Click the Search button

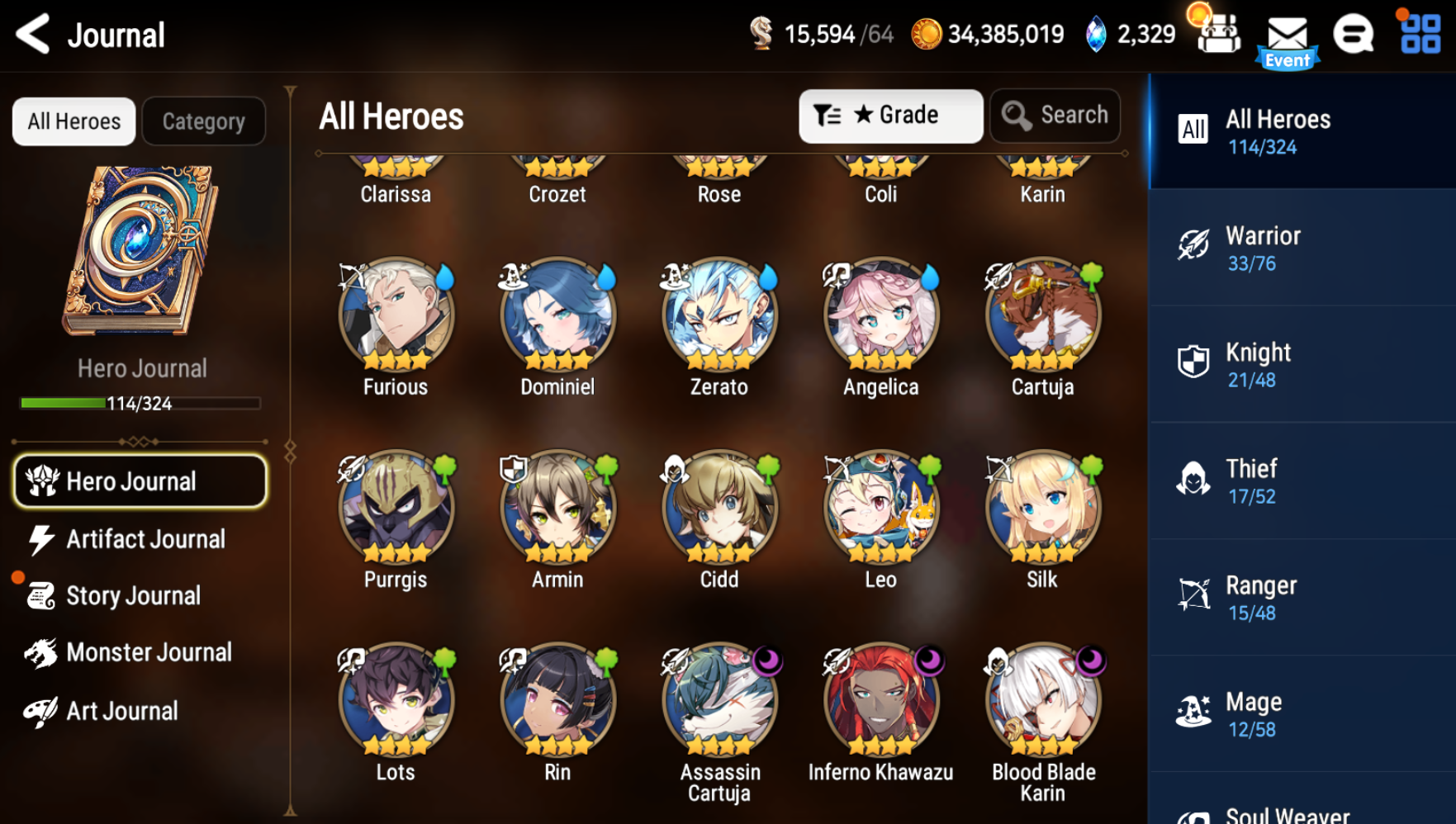(1055, 116)
